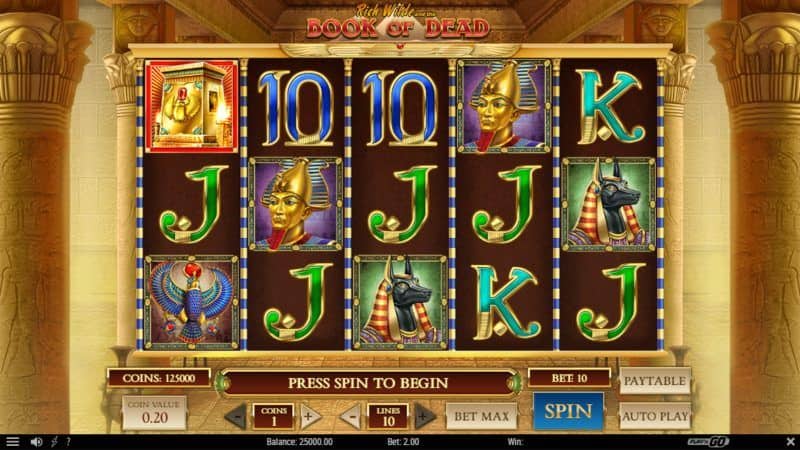Open the hamburger menu in the bottom bar
800x450 pixels.
(13, 442)
